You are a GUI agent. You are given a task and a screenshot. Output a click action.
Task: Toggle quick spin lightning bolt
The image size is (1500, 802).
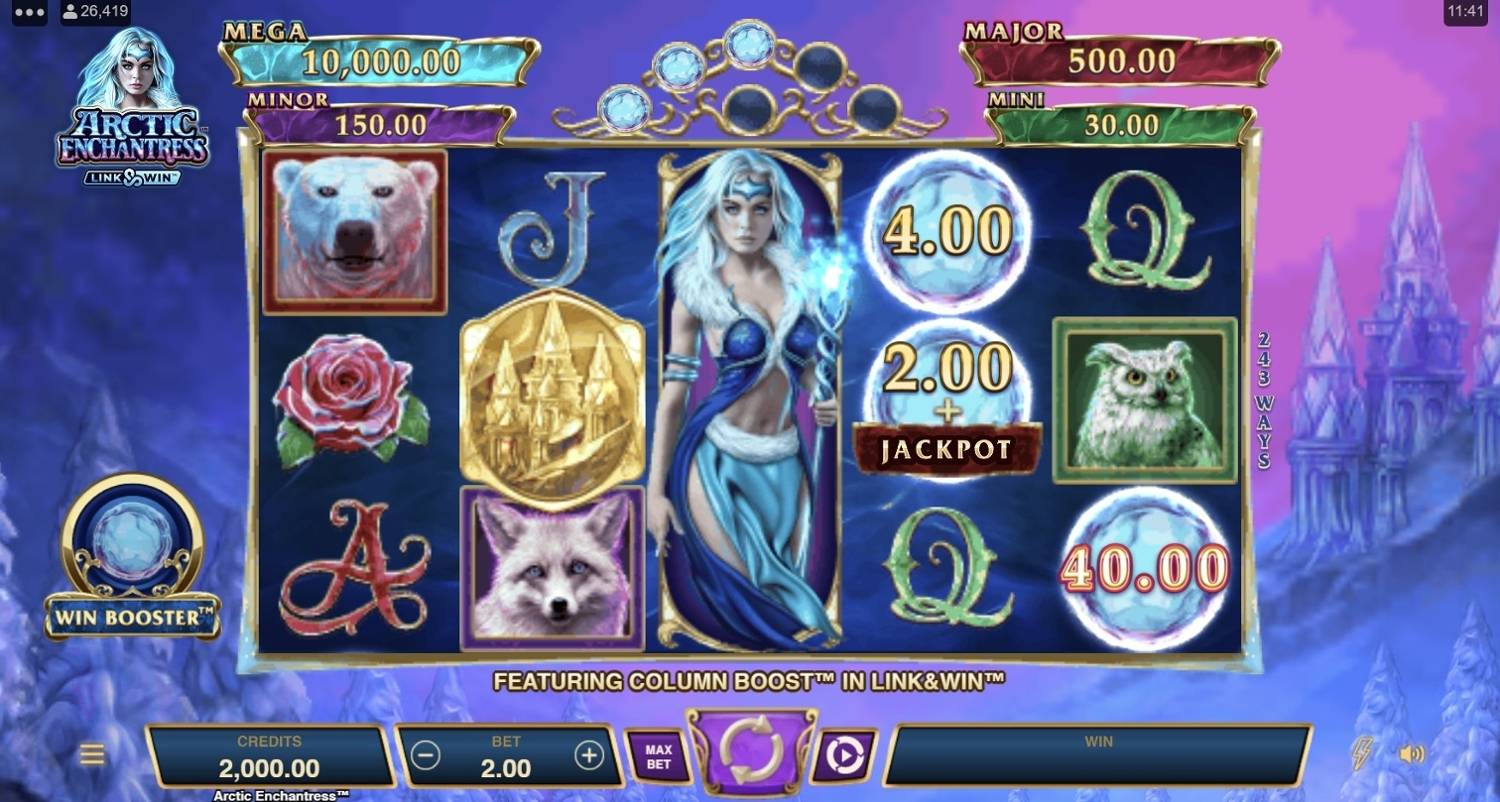[x=1361, y=753]
